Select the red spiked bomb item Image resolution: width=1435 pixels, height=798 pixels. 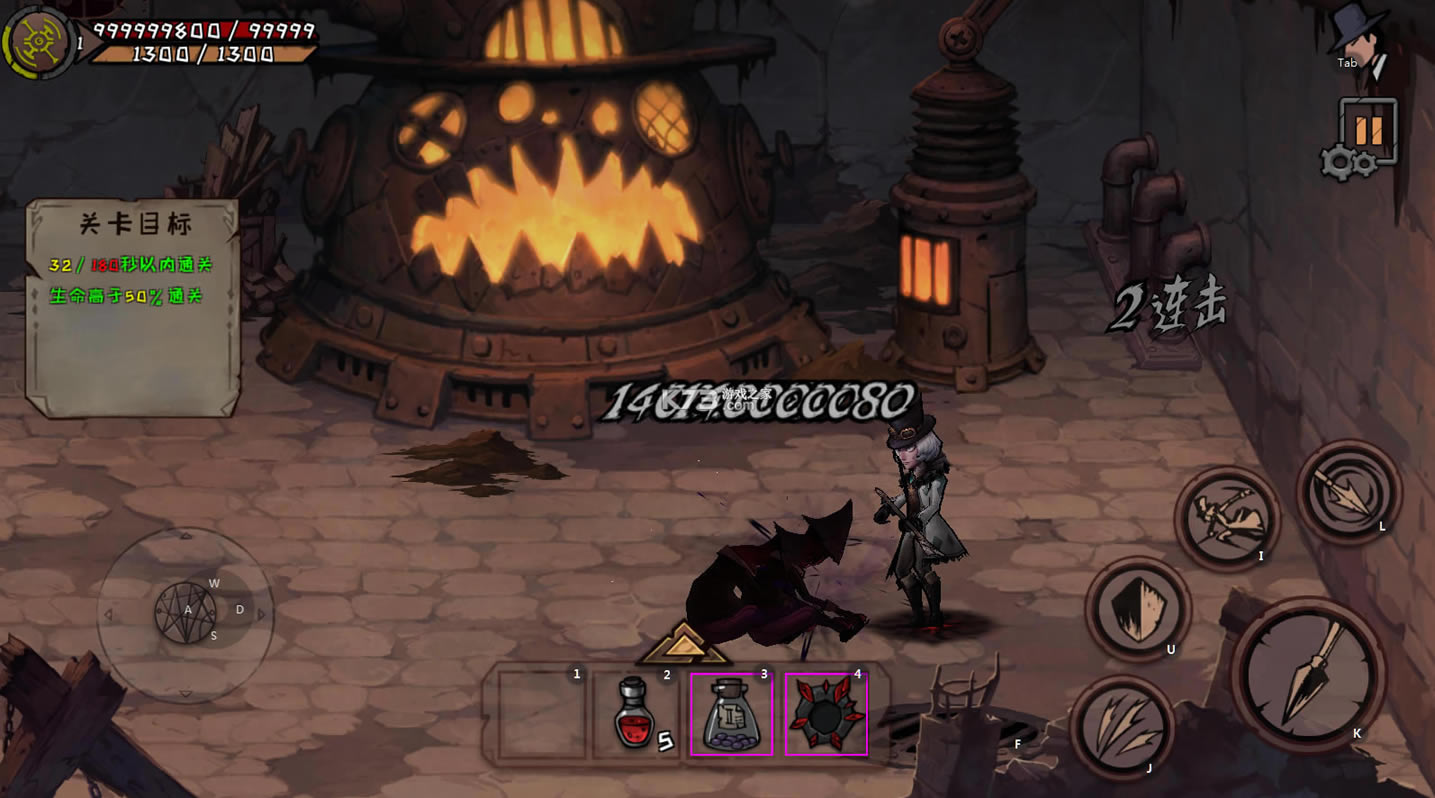(x=826, y=713)
